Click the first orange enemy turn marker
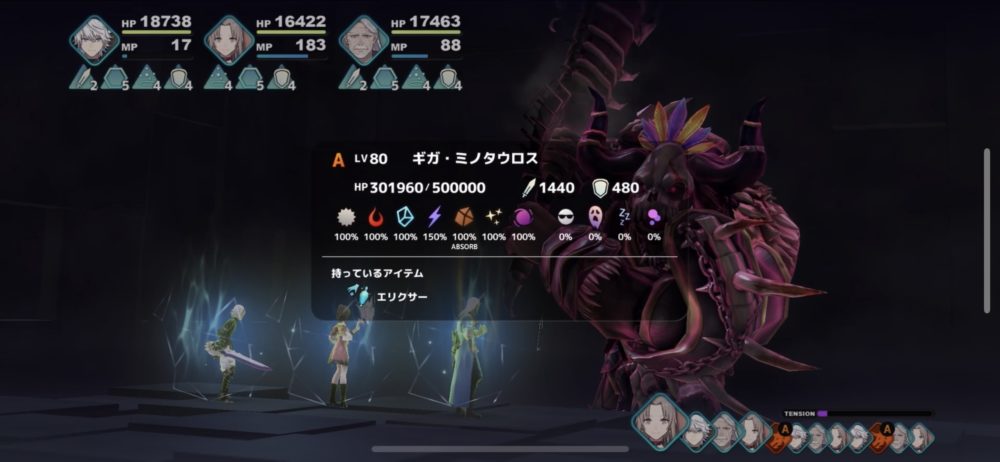The width and height of the screenshot is (1000, 462). click(786, 429)
